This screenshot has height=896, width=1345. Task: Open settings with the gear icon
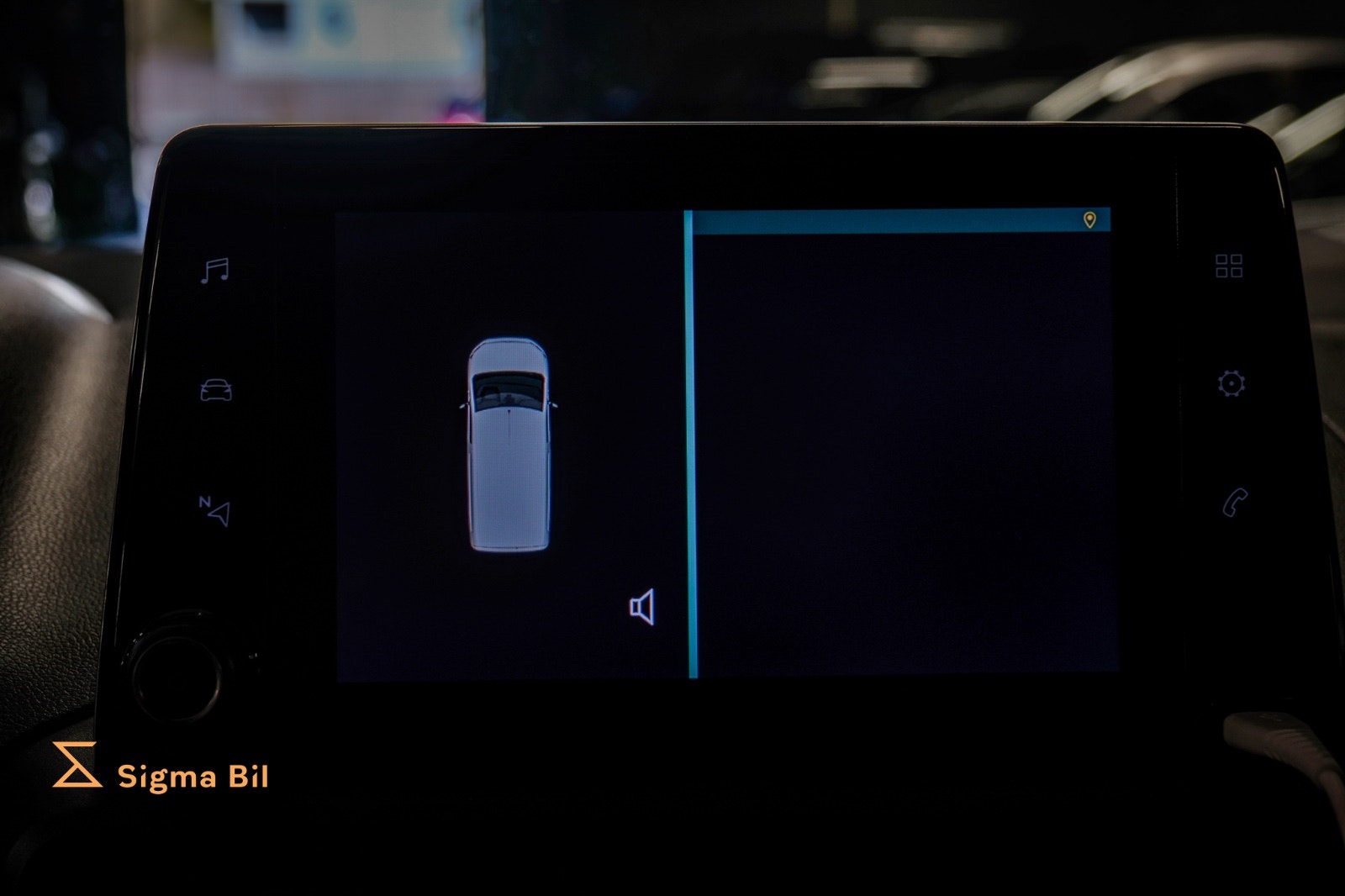[x=1231, y=384]
